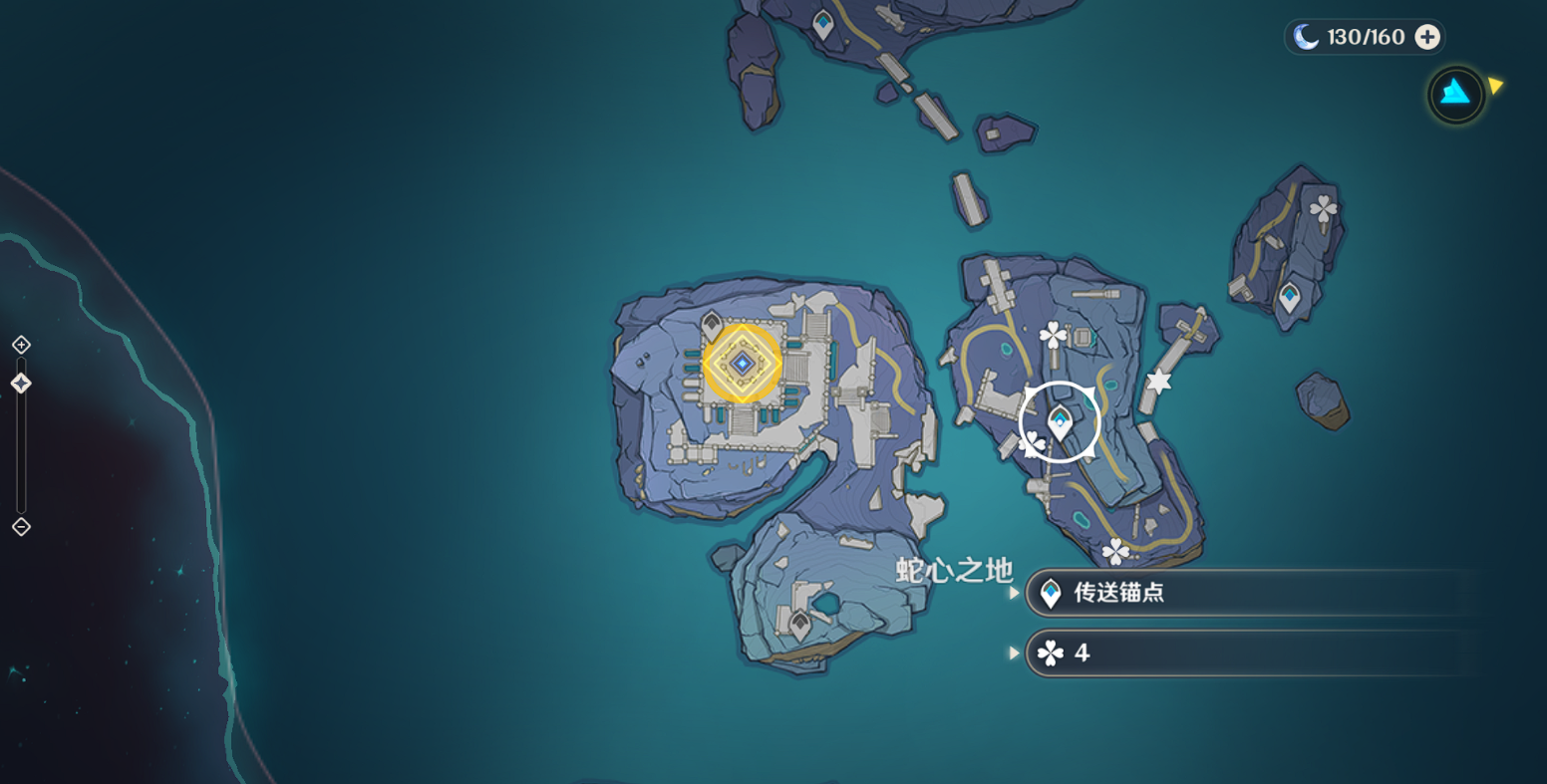Select the teleport waypoint on the small eastern islet
This screenshot has width=1547, height=784.
(x=1290, y=296)
